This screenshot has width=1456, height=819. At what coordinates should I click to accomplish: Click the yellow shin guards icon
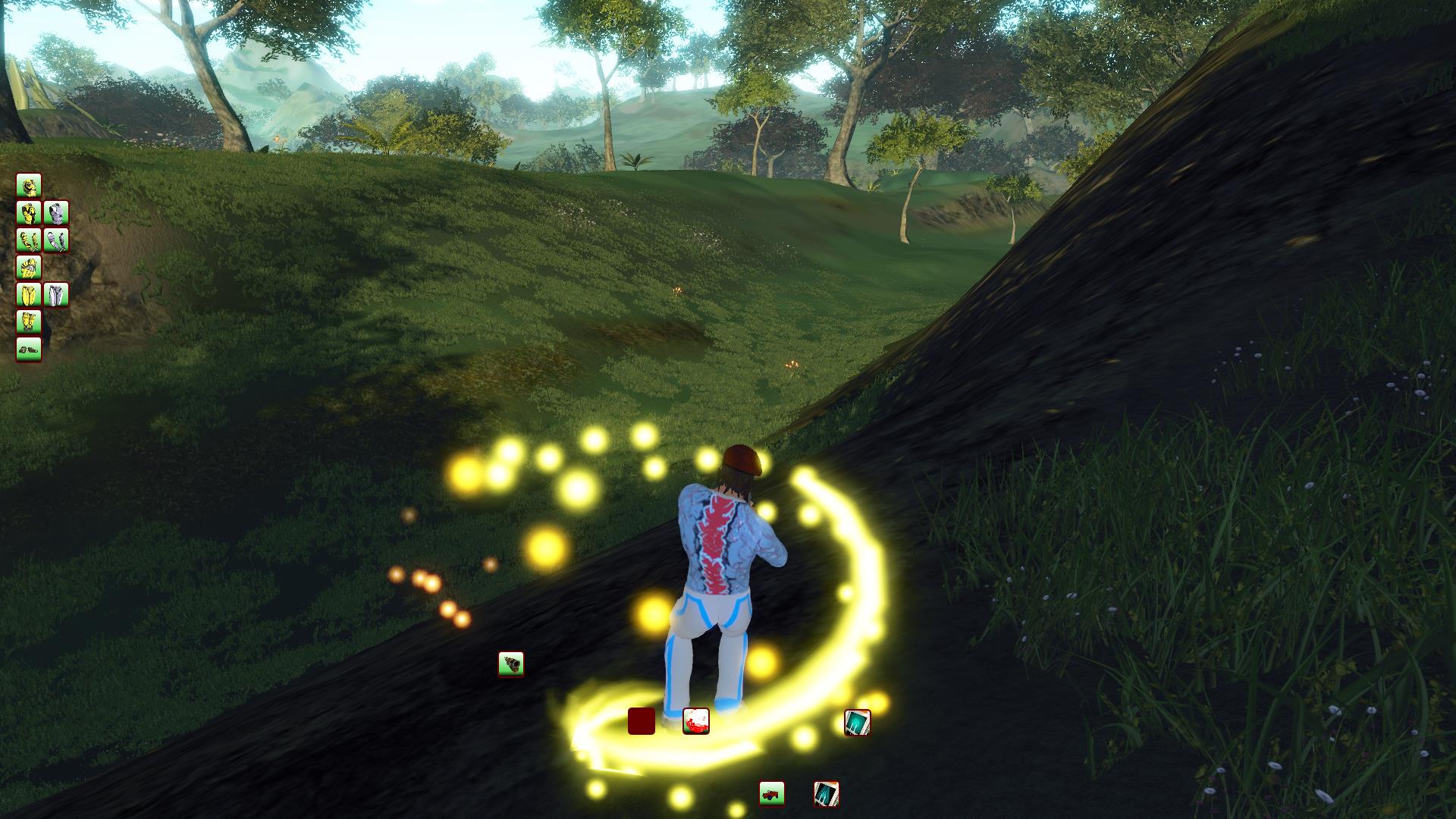(x=29, y=322)
